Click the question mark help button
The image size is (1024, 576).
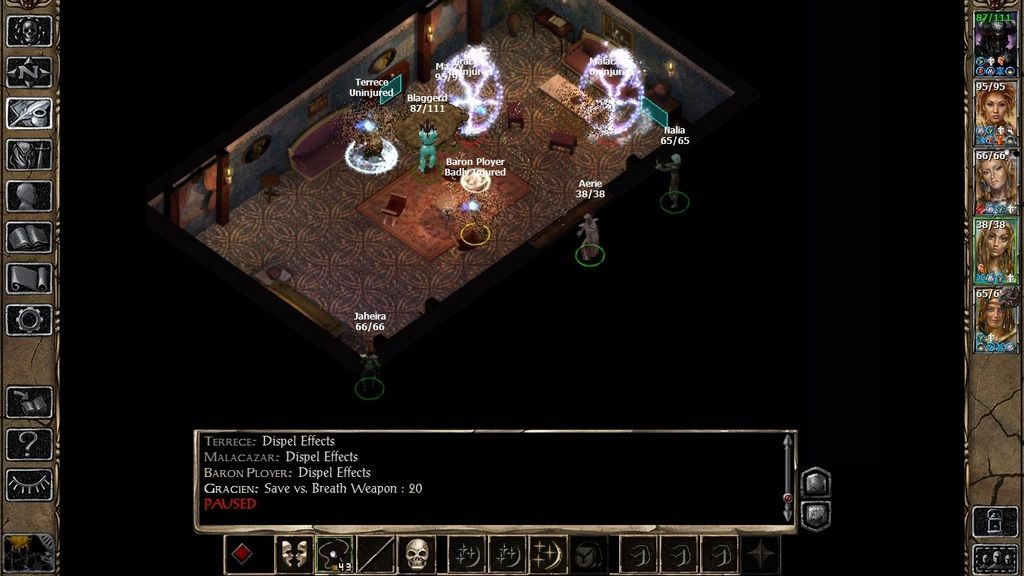point(29,443)
